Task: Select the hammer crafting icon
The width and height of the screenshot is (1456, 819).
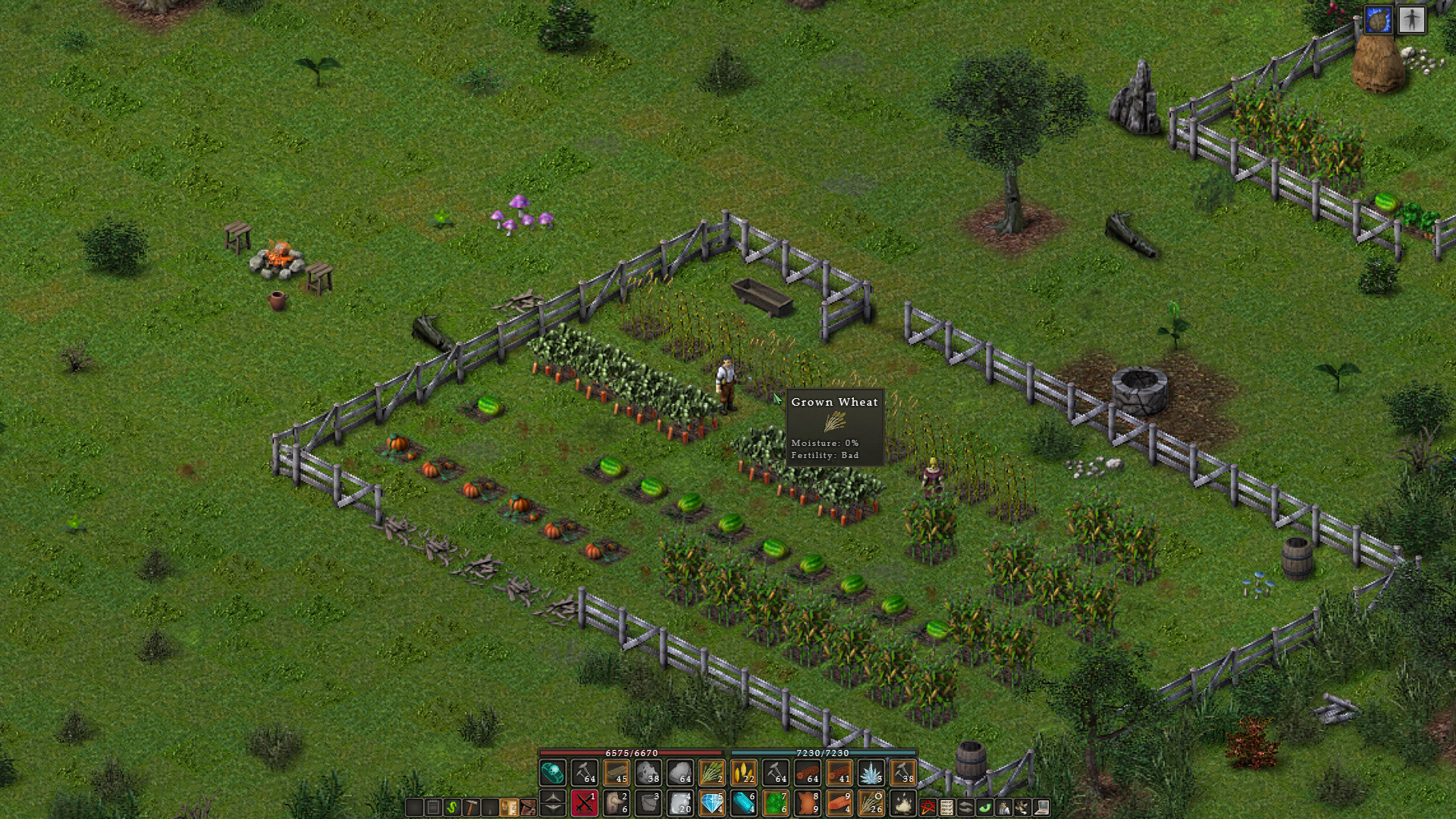Action: [473, 806]
